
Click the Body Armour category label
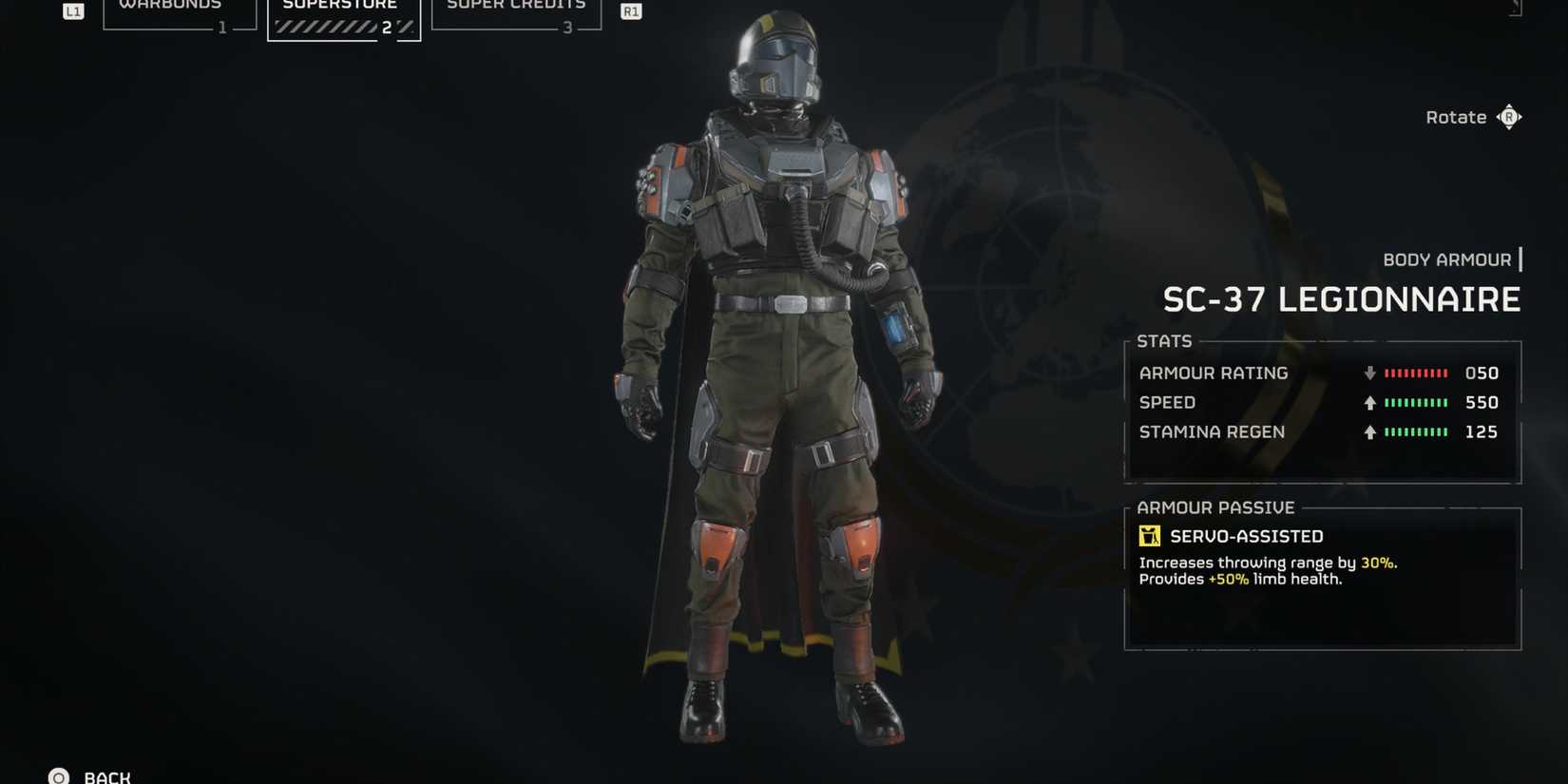(x=1445, y=258)
